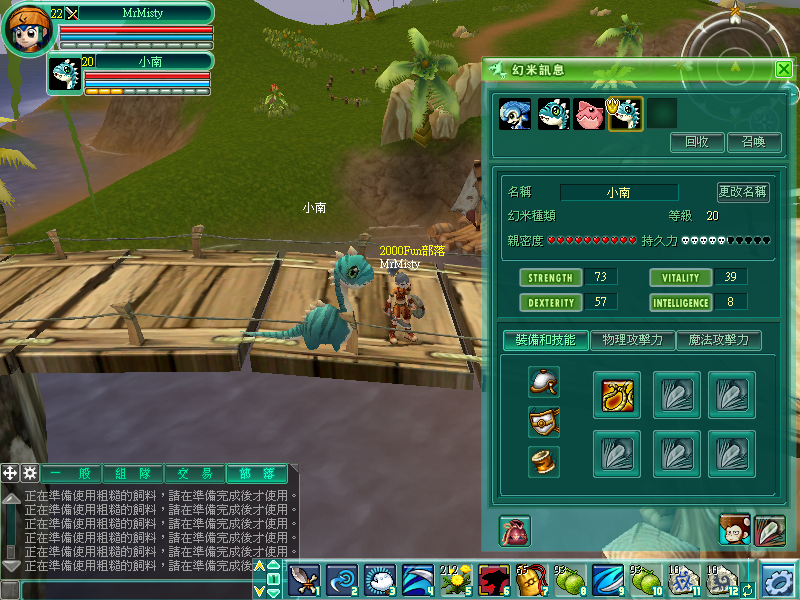Switch to the 物理攻擊力 tab

[x=632, y=340]
